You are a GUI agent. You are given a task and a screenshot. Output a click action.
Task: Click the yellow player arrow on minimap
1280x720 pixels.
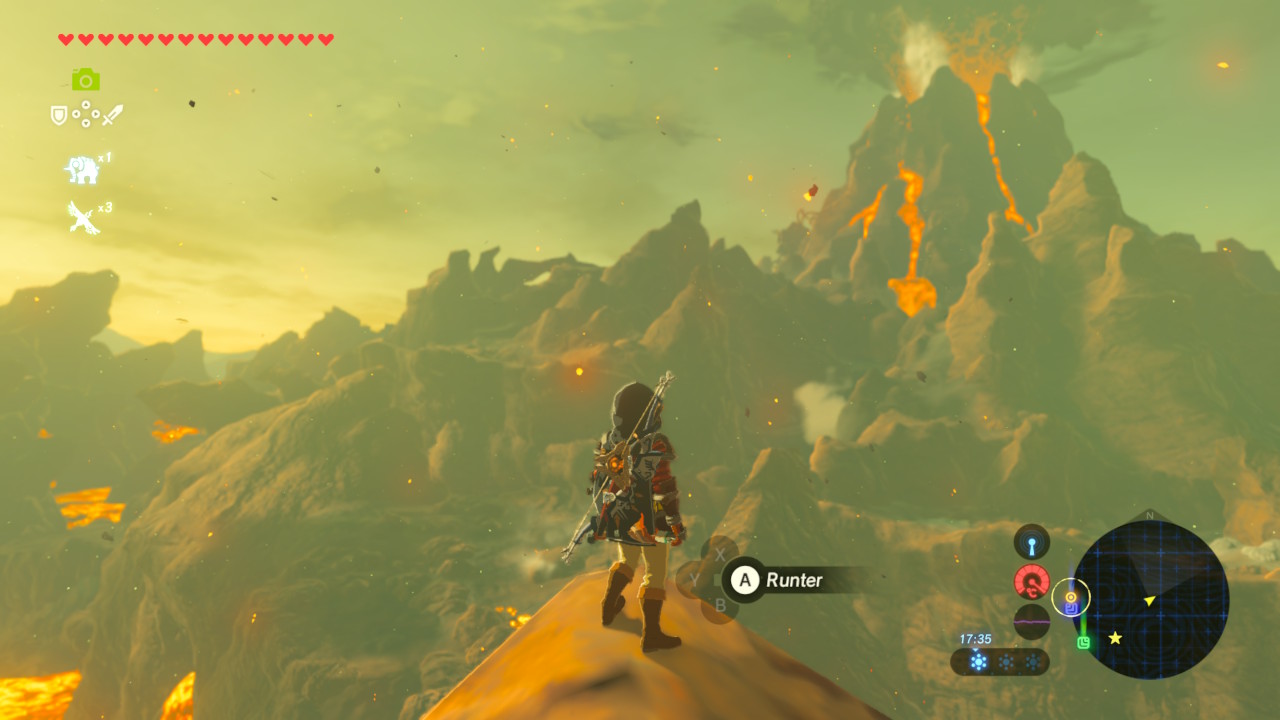(x=1150, y=600)
